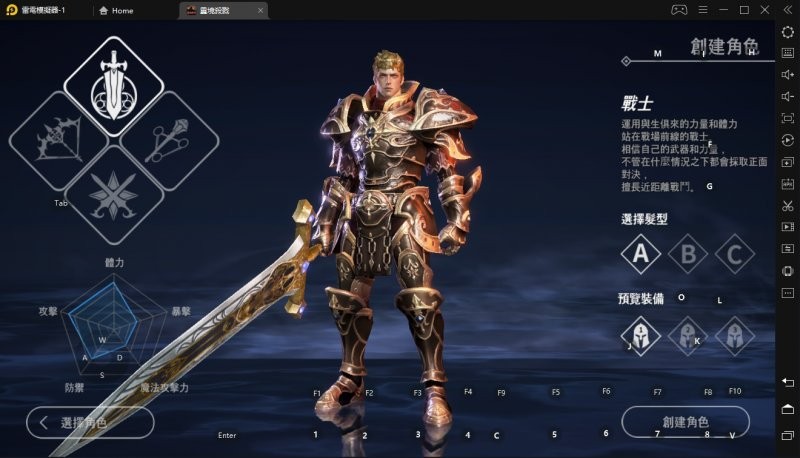Preview the first helmet equipment set

pos(641,335)
